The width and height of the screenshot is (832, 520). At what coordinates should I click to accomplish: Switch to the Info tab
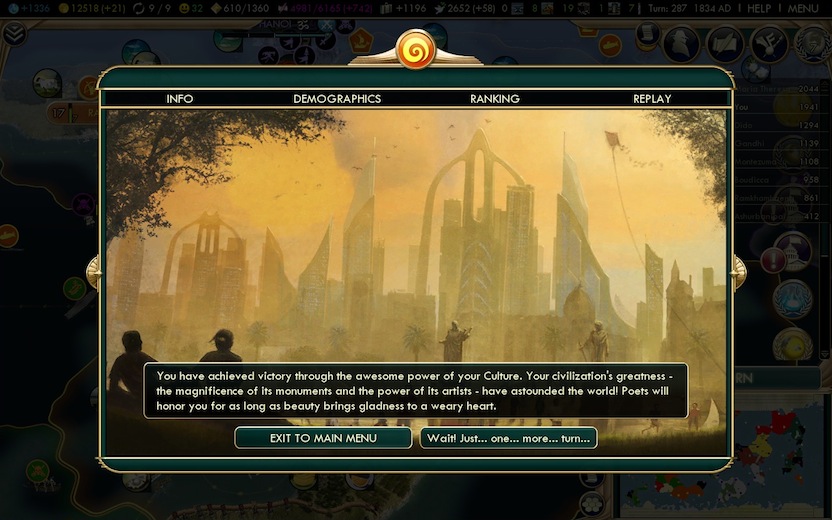pos(180,99)
